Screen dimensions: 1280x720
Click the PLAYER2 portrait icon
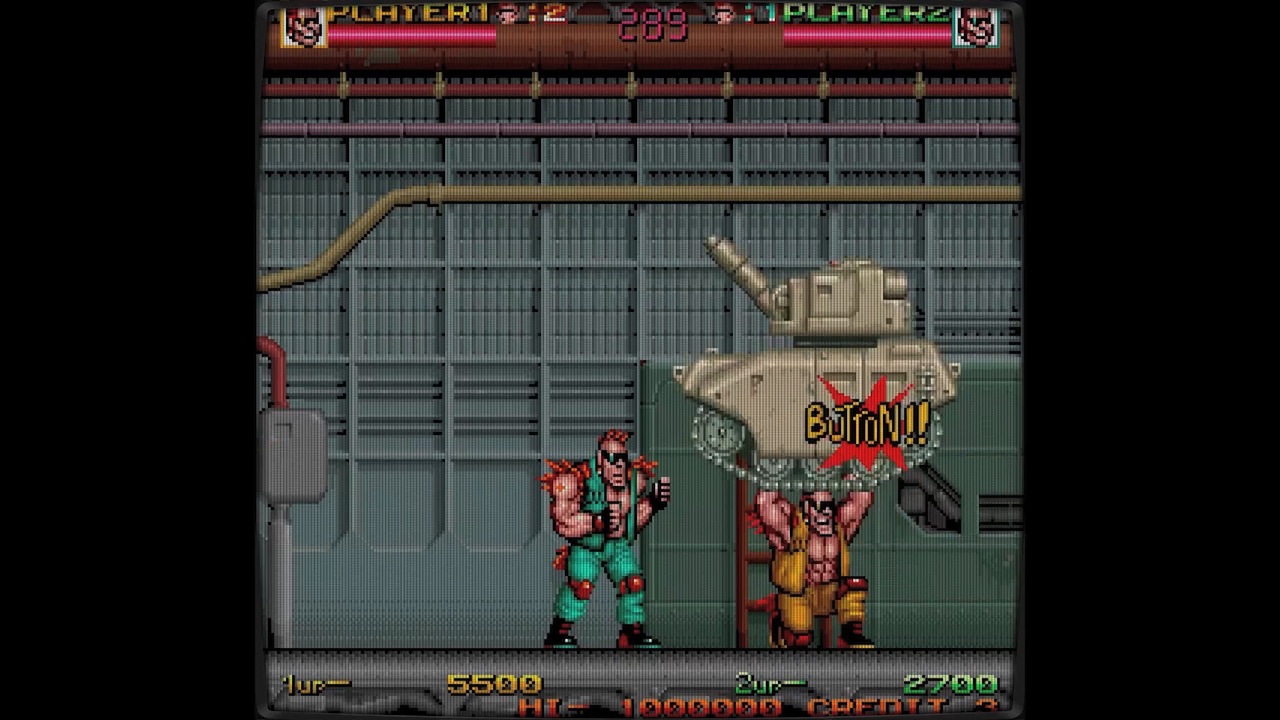click(977, 25)
